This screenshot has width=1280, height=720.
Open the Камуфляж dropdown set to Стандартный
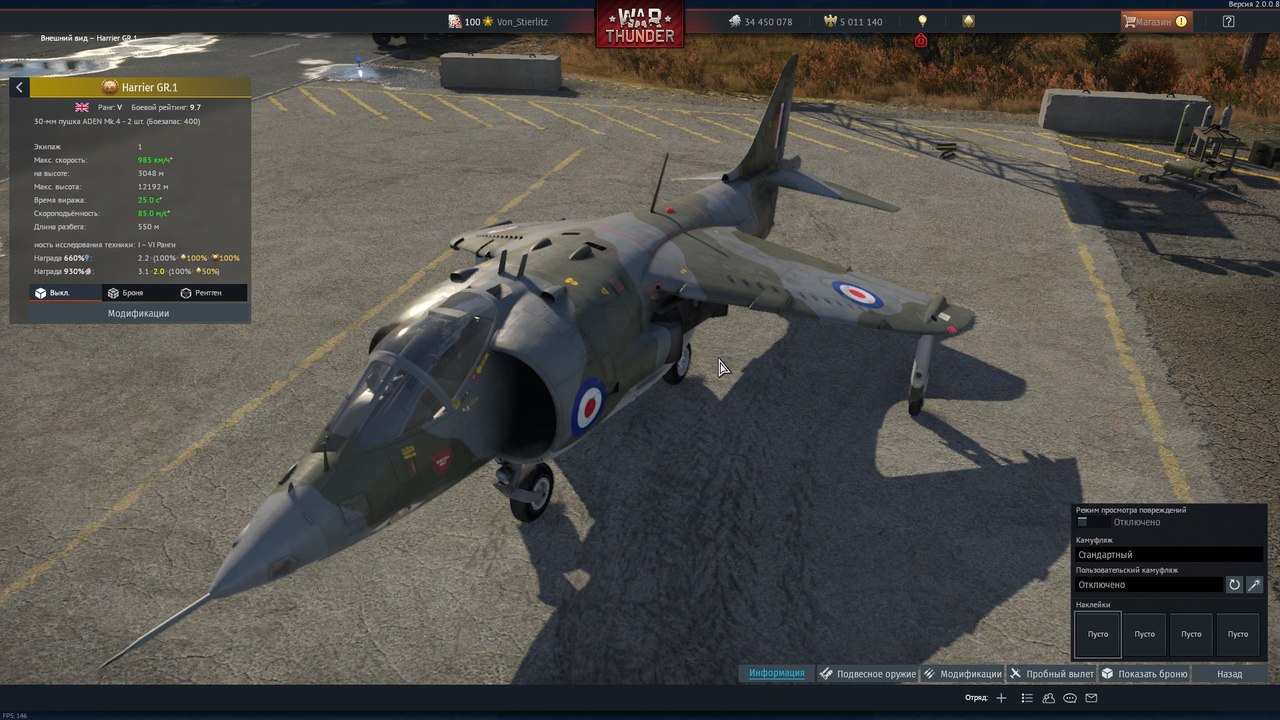point(1168,554)
